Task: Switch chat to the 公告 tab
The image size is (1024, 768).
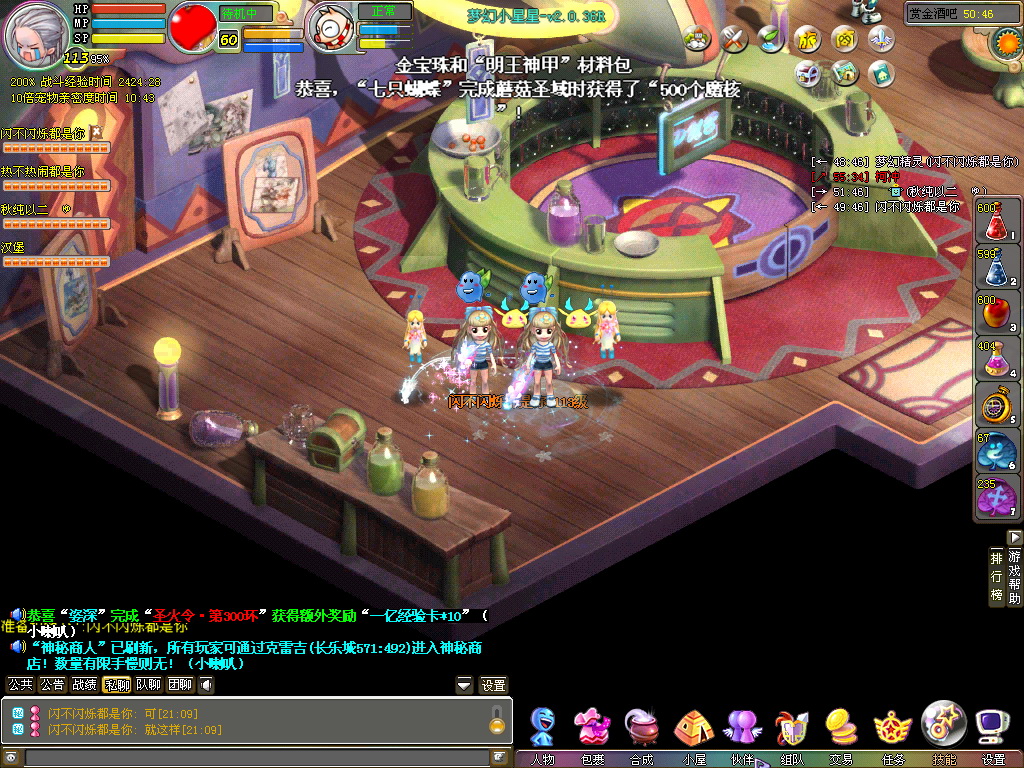Action: (52, 685)
